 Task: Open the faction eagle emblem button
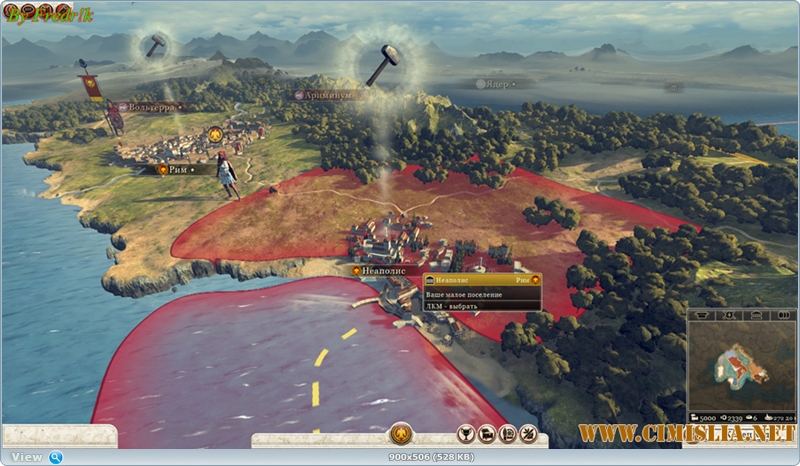(x=400, y=434)
